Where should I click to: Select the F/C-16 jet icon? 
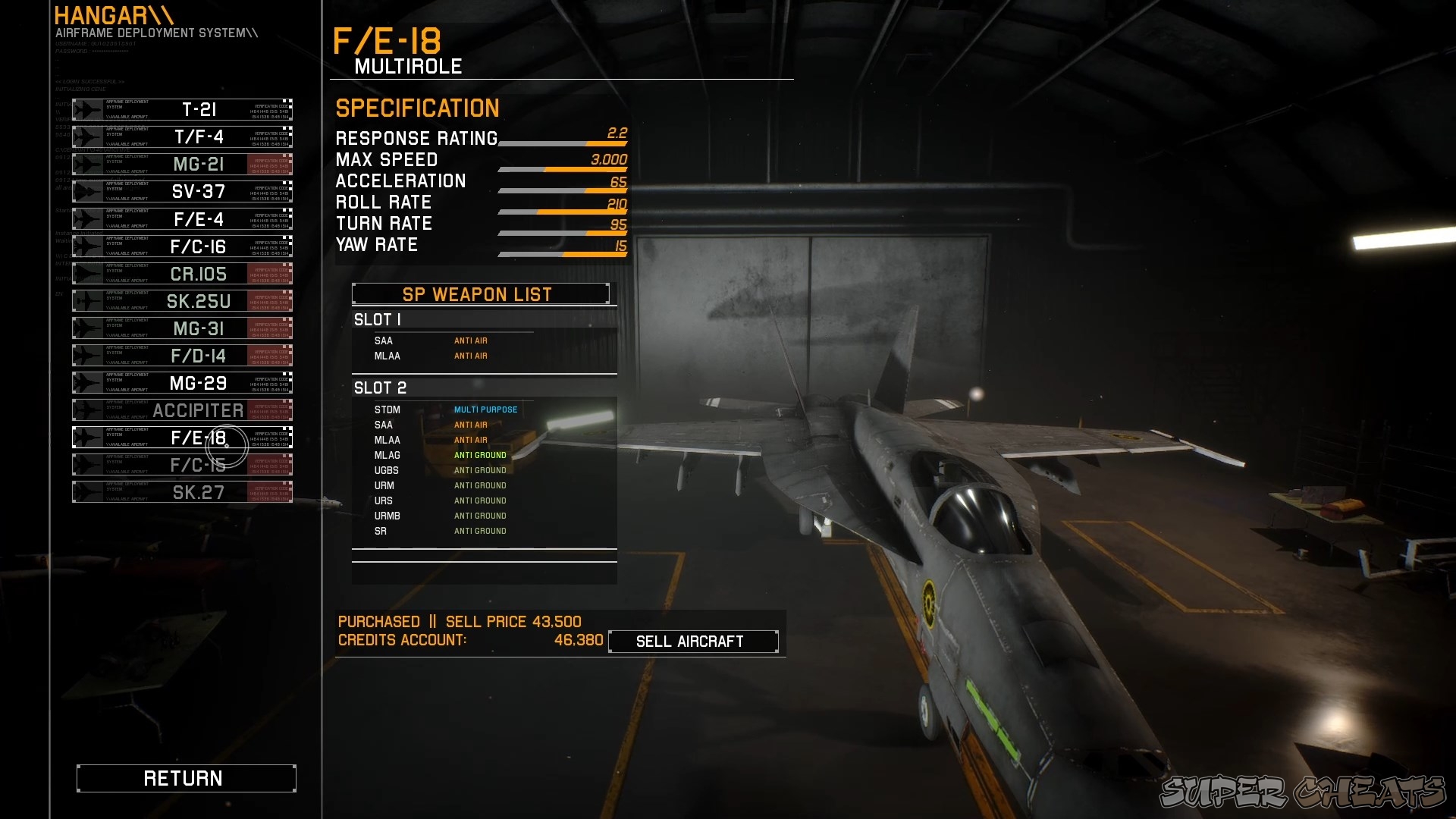point(86,245)
